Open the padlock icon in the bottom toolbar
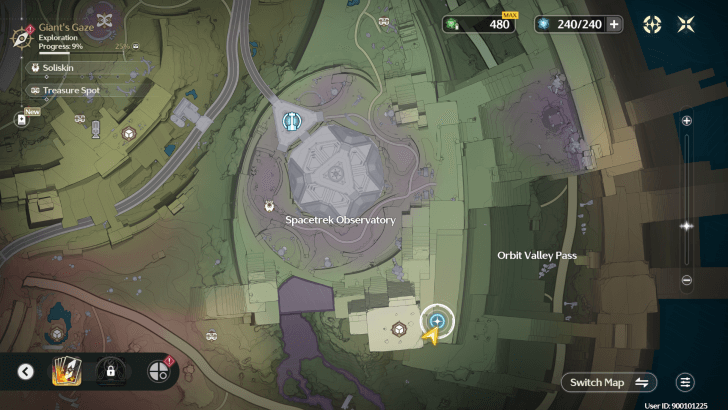Image resolution: width=728 pixels, height=410 pixels. click(x=108, y=372)
